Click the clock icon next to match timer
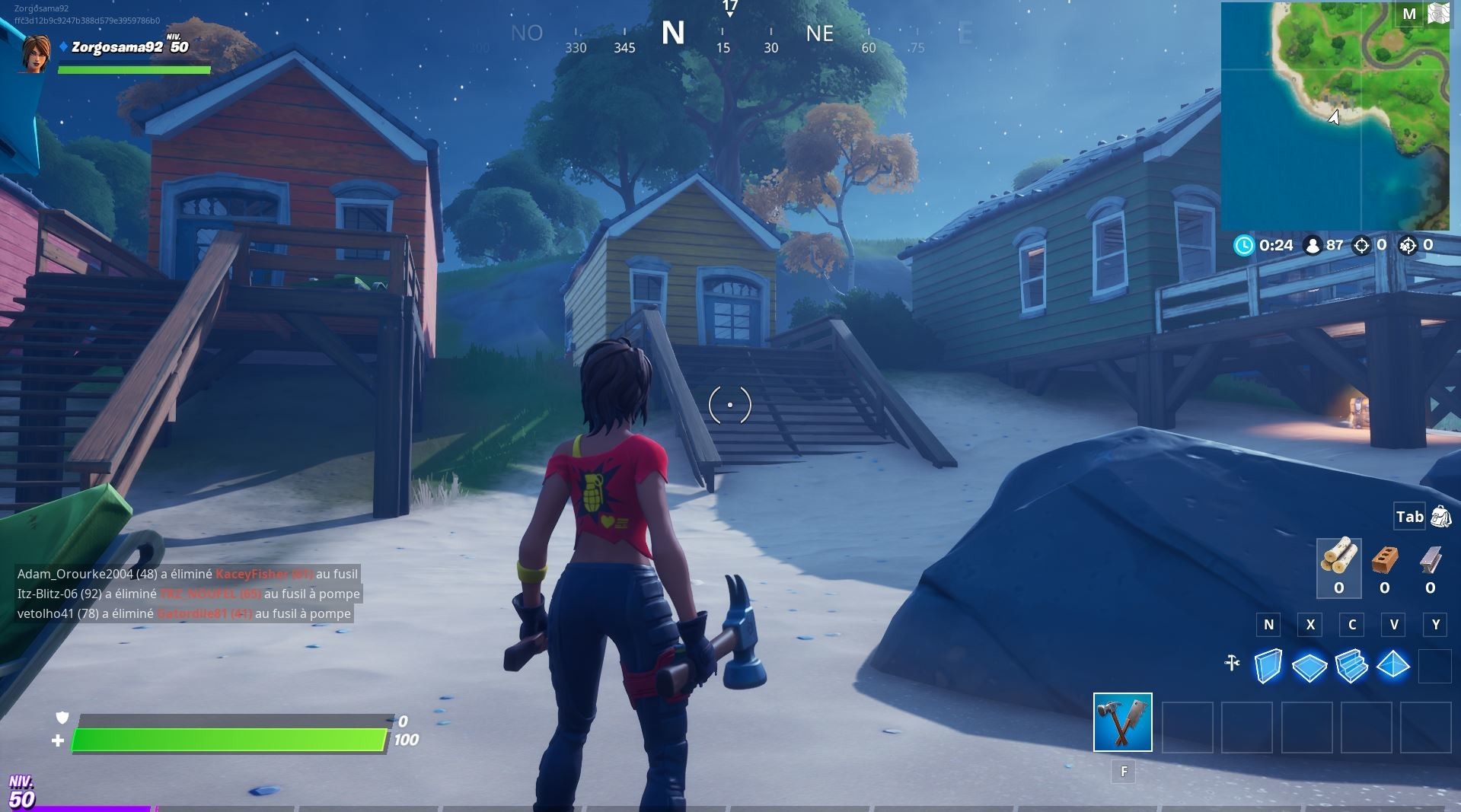 pos(1245,245)
